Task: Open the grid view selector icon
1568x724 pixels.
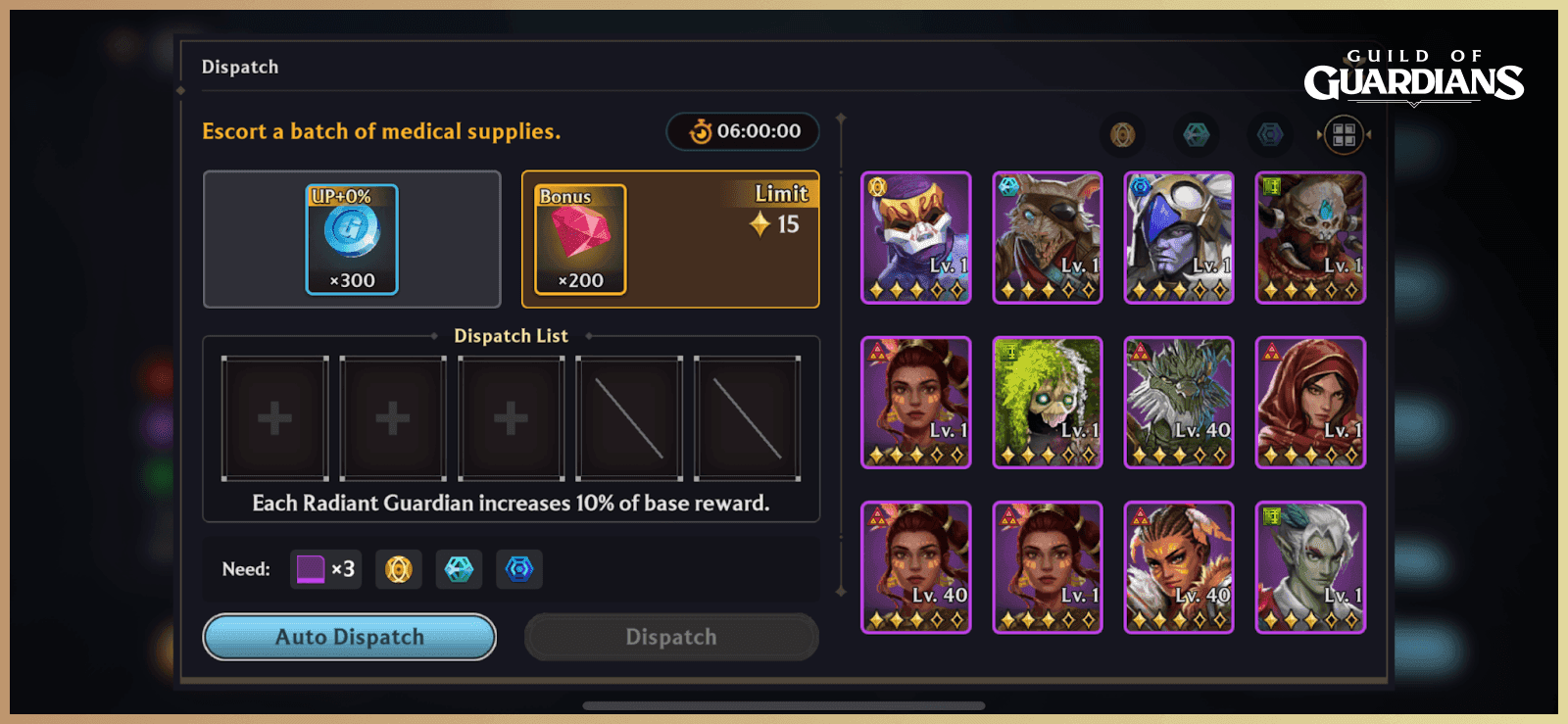Action: click(x=1345, y=134)
